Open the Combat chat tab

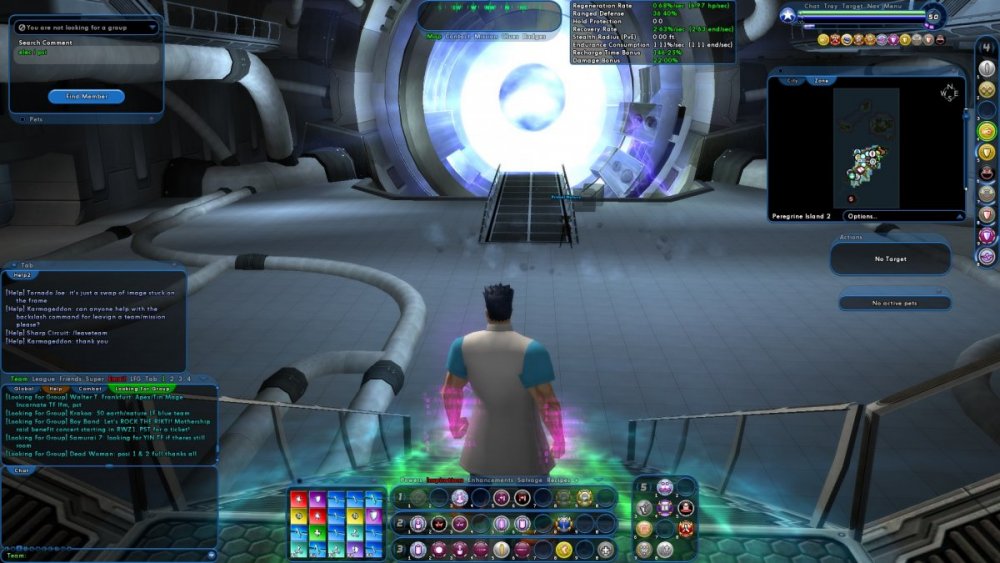click(x=90, y=388)
